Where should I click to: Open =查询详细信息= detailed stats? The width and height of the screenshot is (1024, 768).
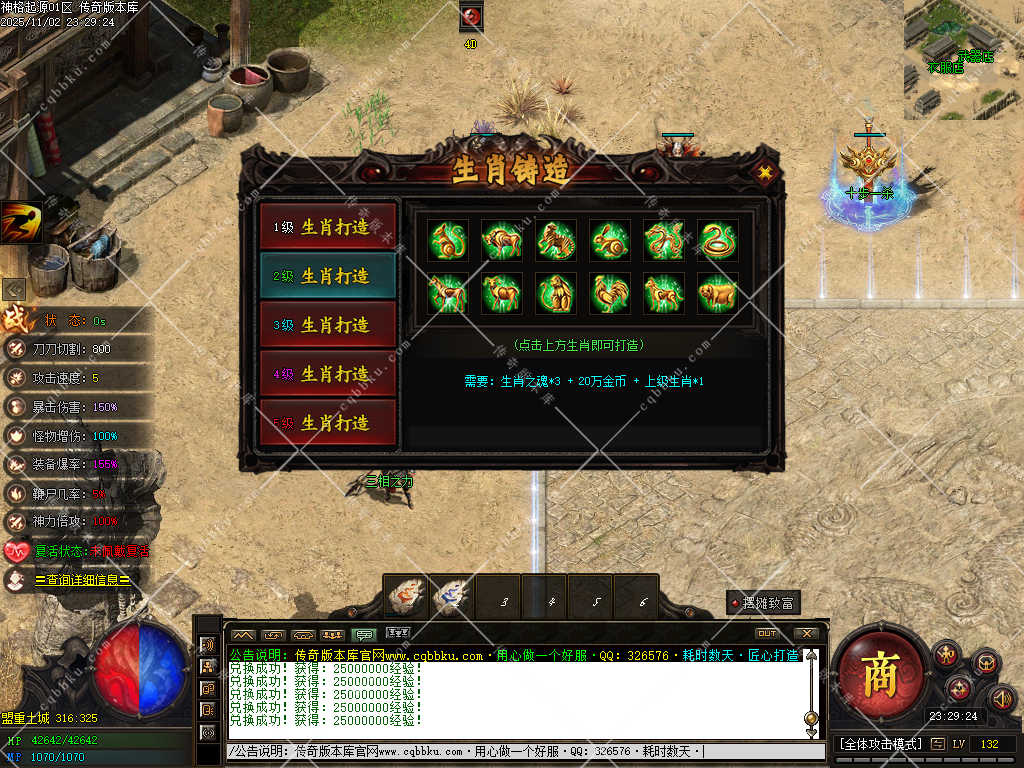pyautogui.click(x=82, y=580)
